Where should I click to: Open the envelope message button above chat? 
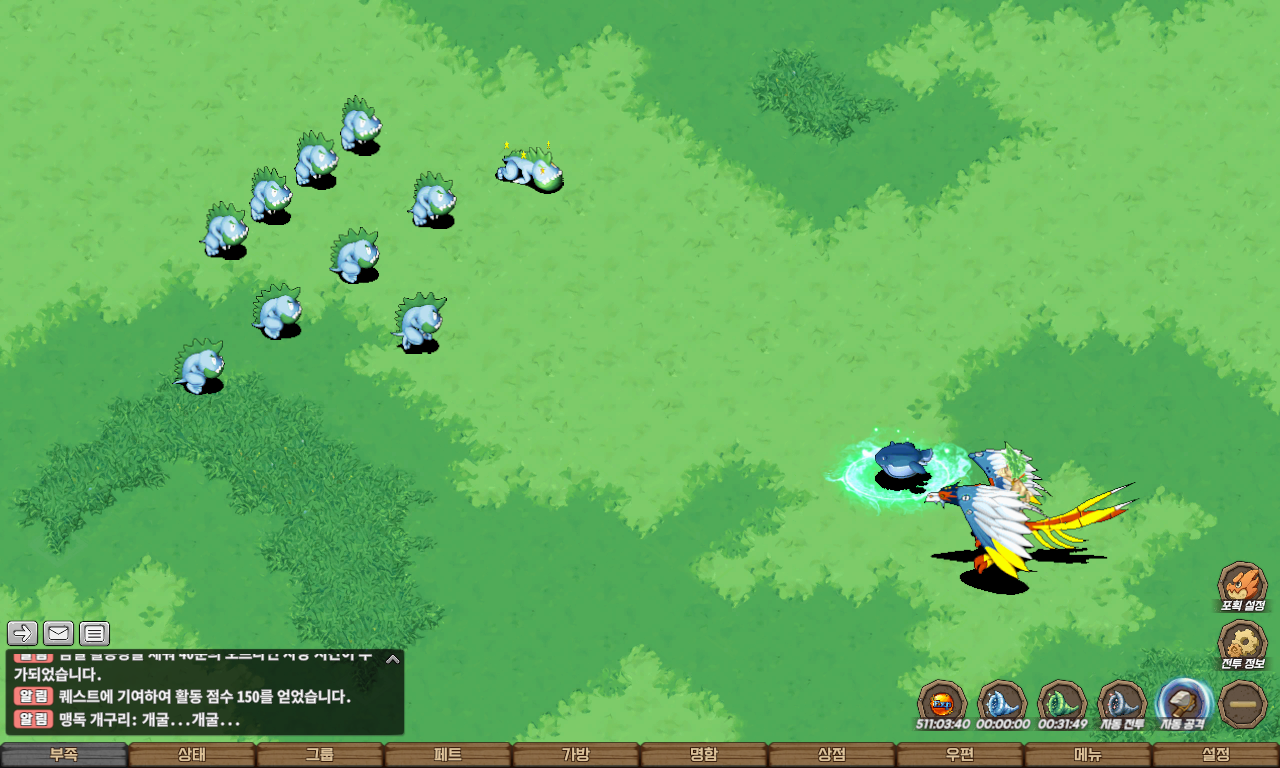pos(59,633)
